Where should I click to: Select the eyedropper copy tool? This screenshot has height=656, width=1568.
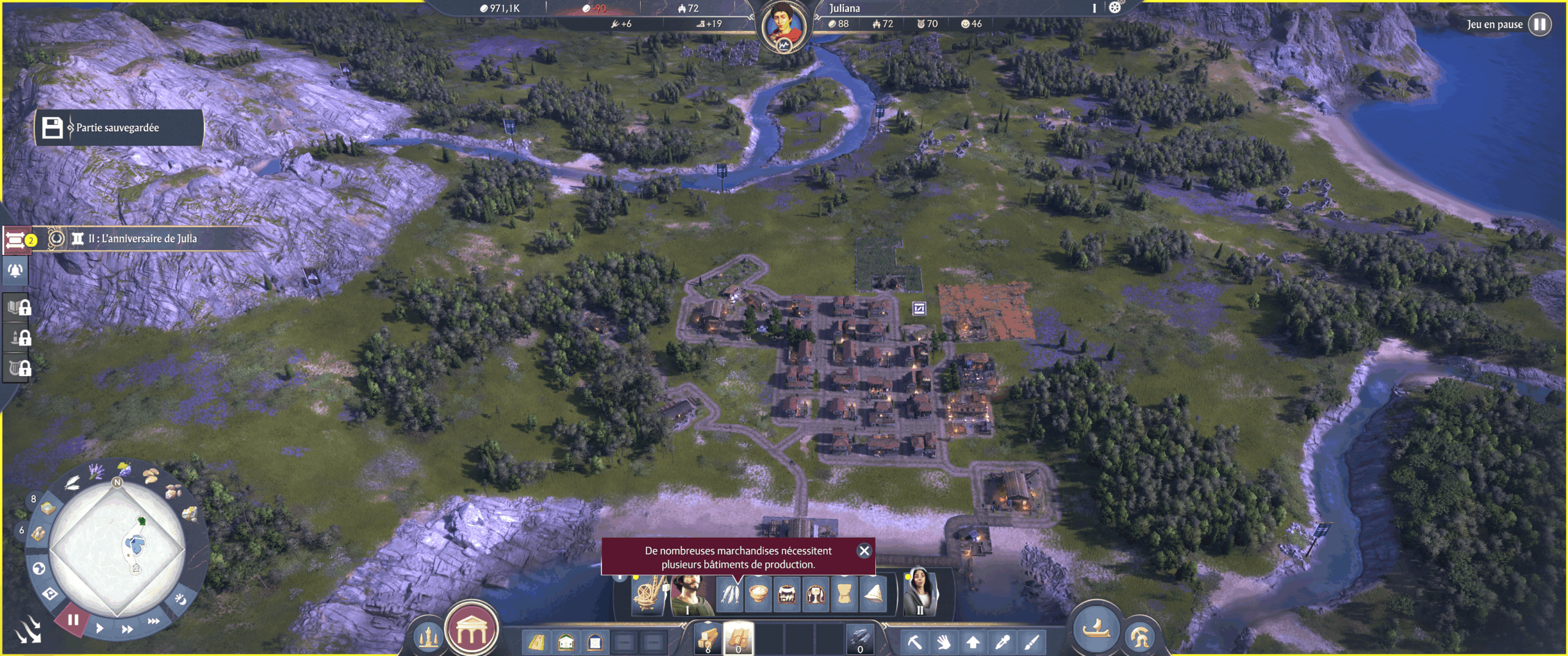pos(1002,642)
